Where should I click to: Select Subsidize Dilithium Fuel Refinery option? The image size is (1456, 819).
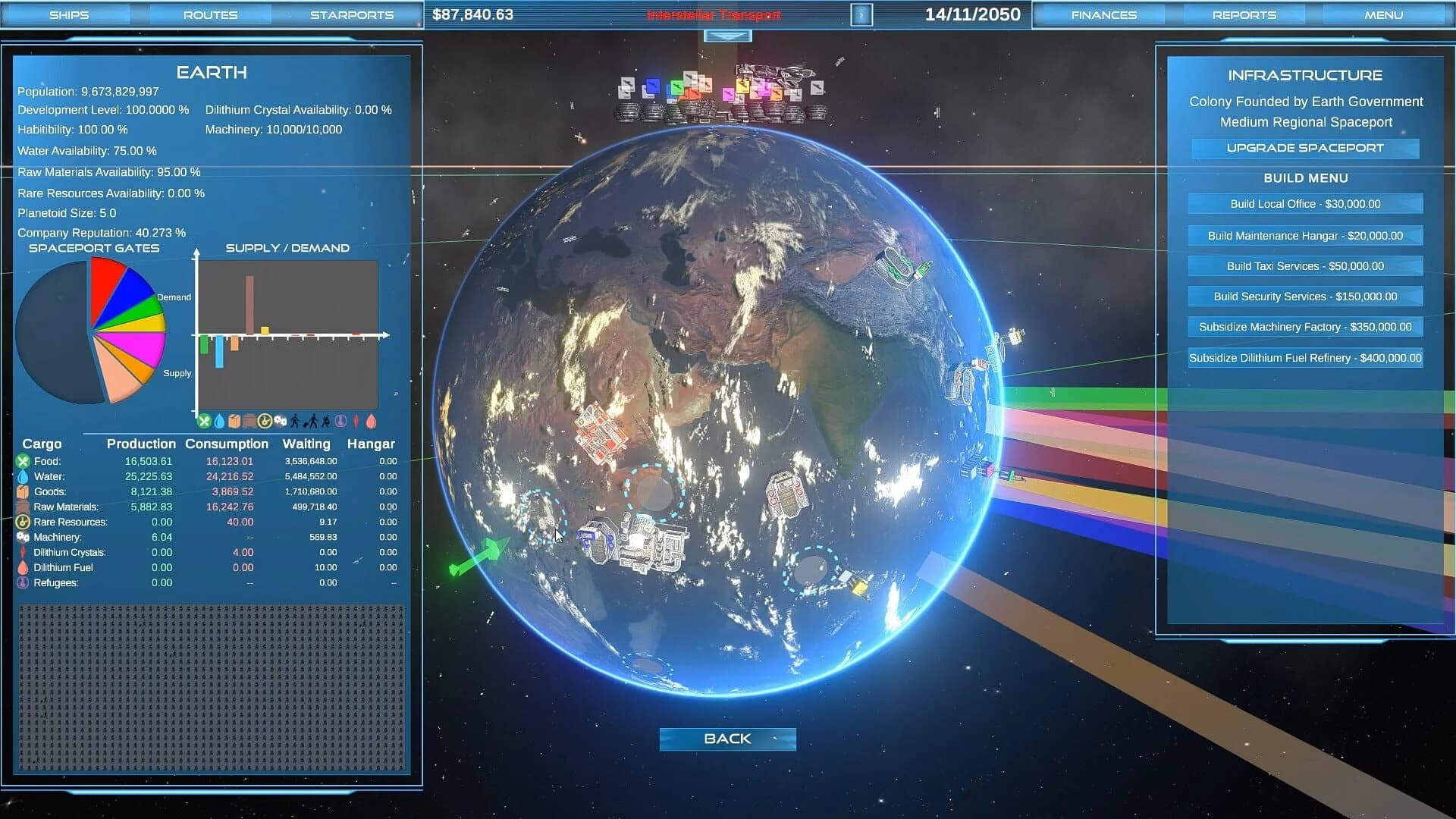1304,357
